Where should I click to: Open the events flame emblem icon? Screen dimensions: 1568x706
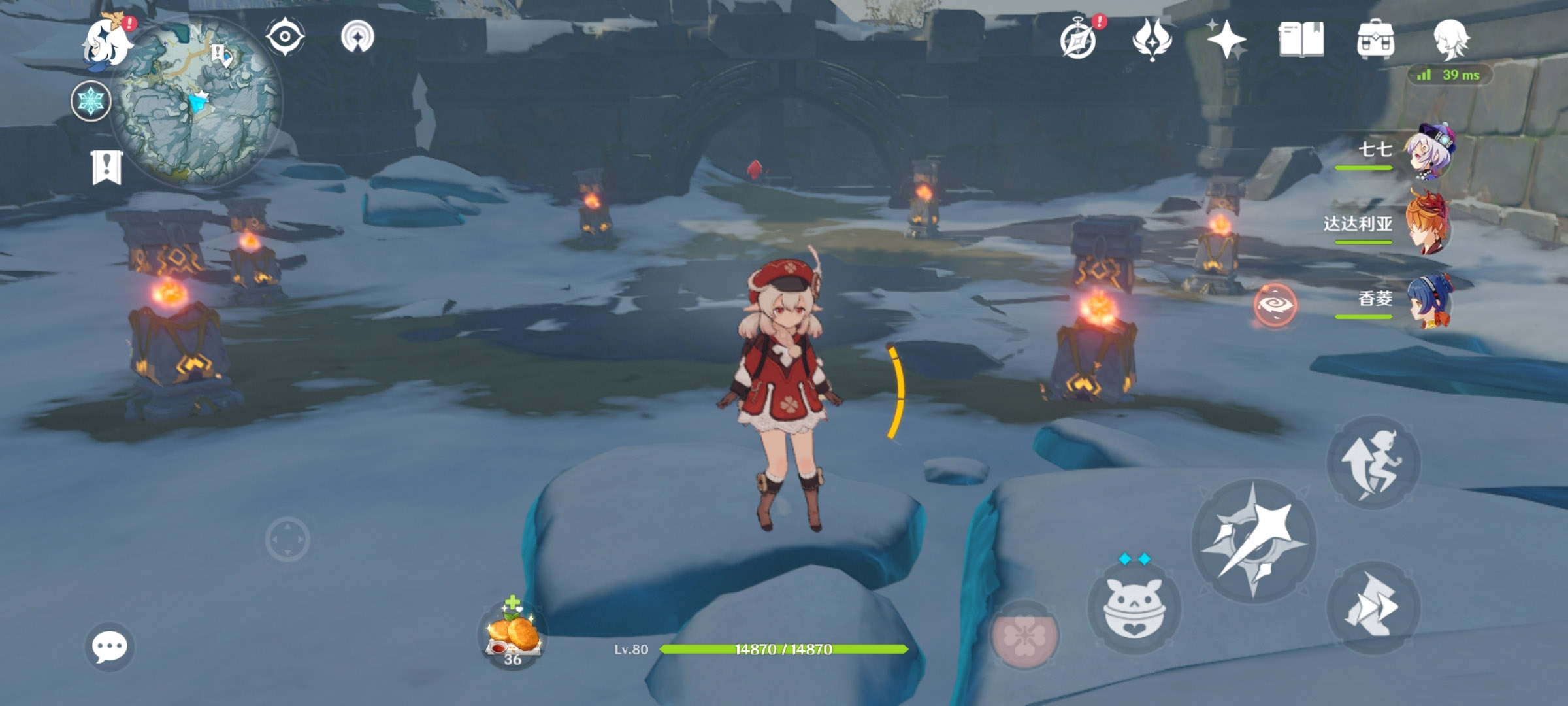click(1152, 39)
